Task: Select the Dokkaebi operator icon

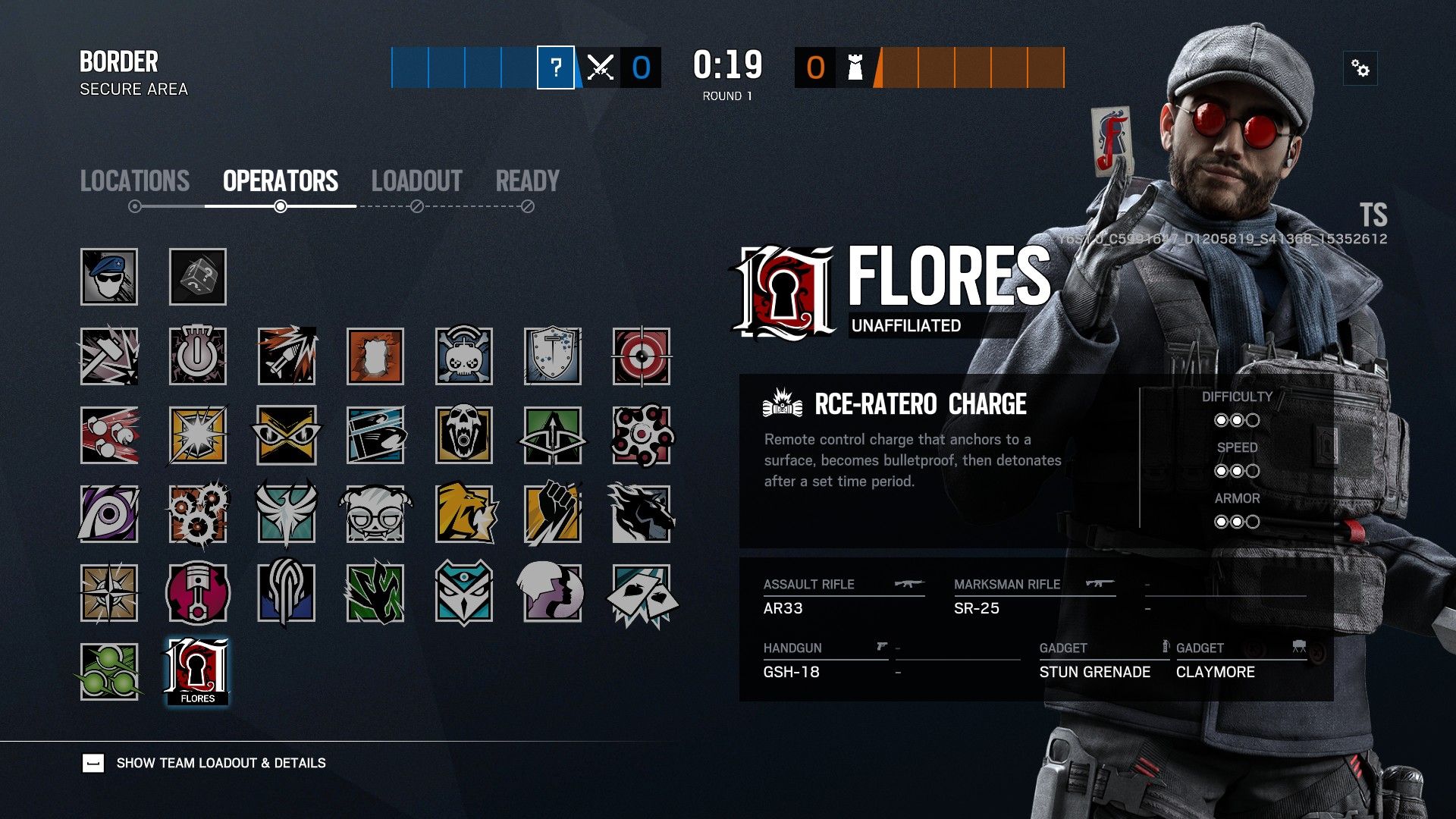Action: click(375, 516)
